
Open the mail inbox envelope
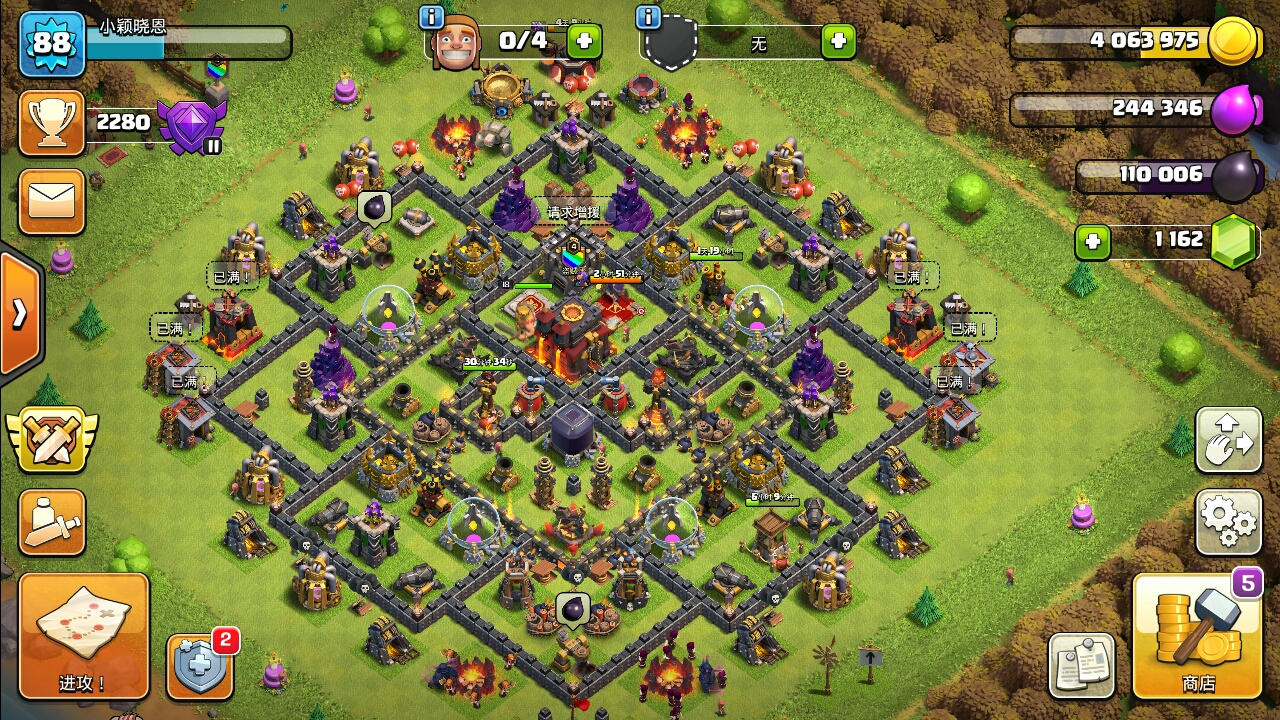[51, 201]
